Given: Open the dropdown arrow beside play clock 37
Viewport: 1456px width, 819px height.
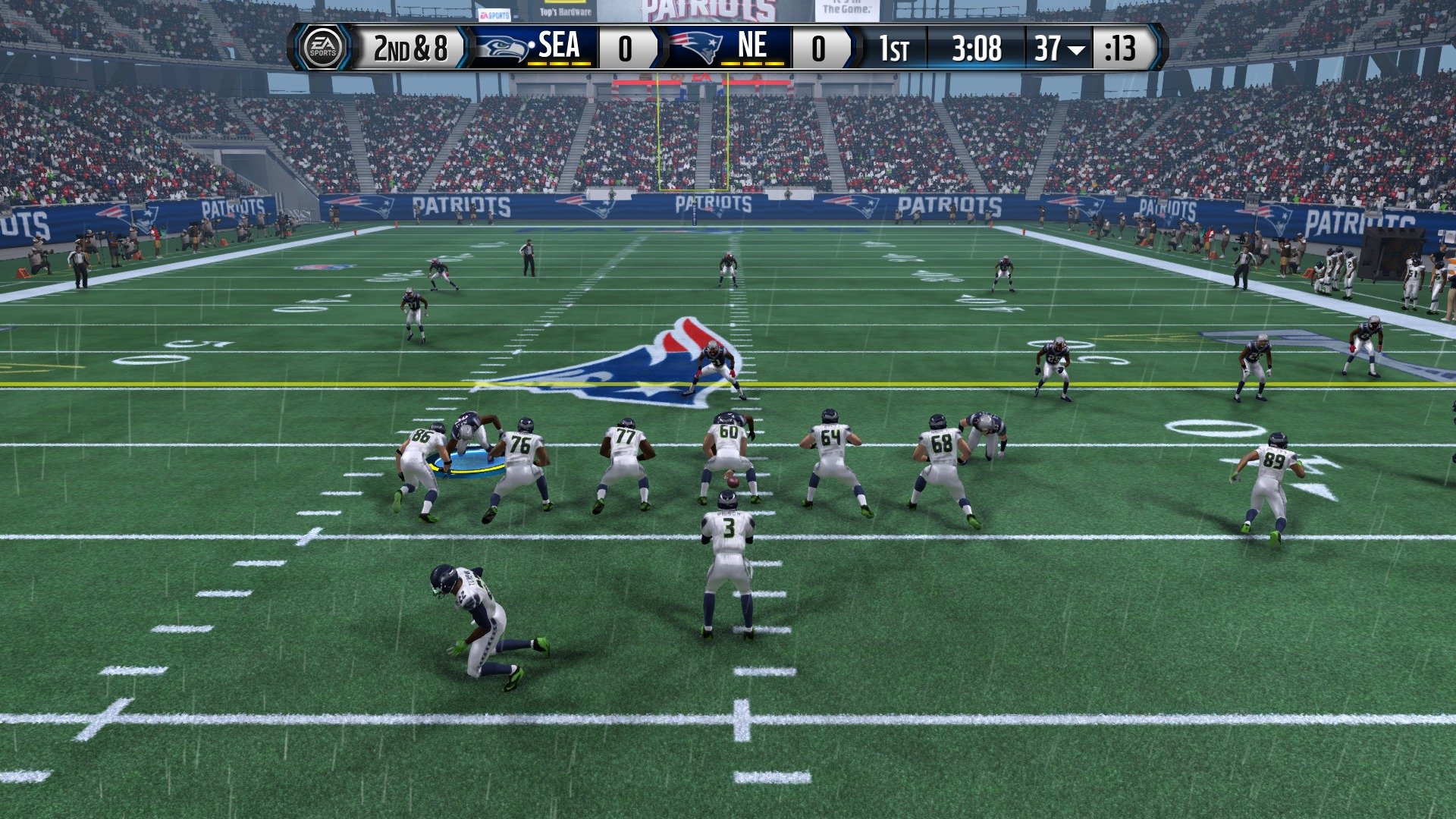Looking at the screenshot, I should 1075,50.
